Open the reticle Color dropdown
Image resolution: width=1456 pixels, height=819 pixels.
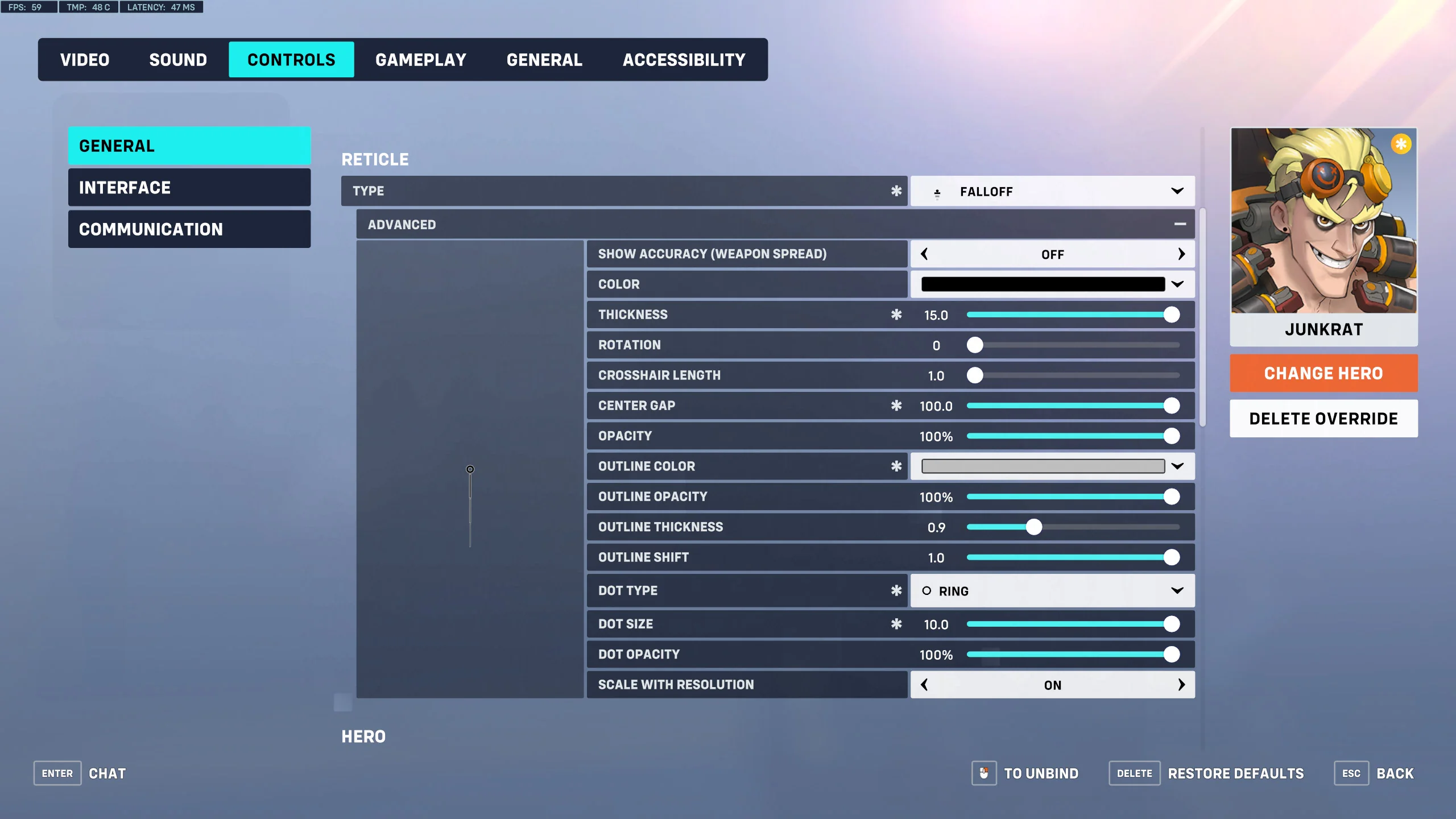1052,284
